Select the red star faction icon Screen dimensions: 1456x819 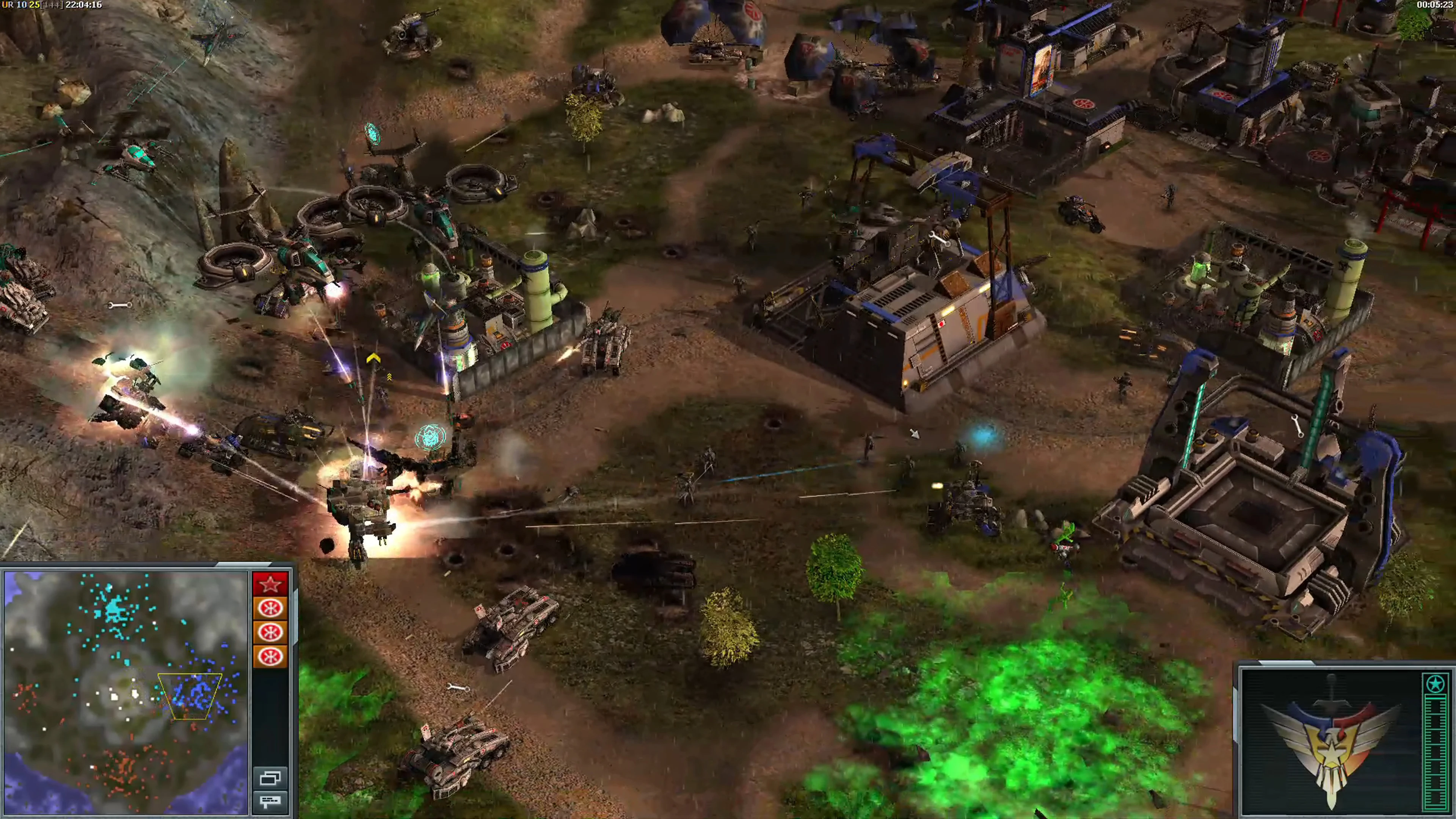(270, 583)
